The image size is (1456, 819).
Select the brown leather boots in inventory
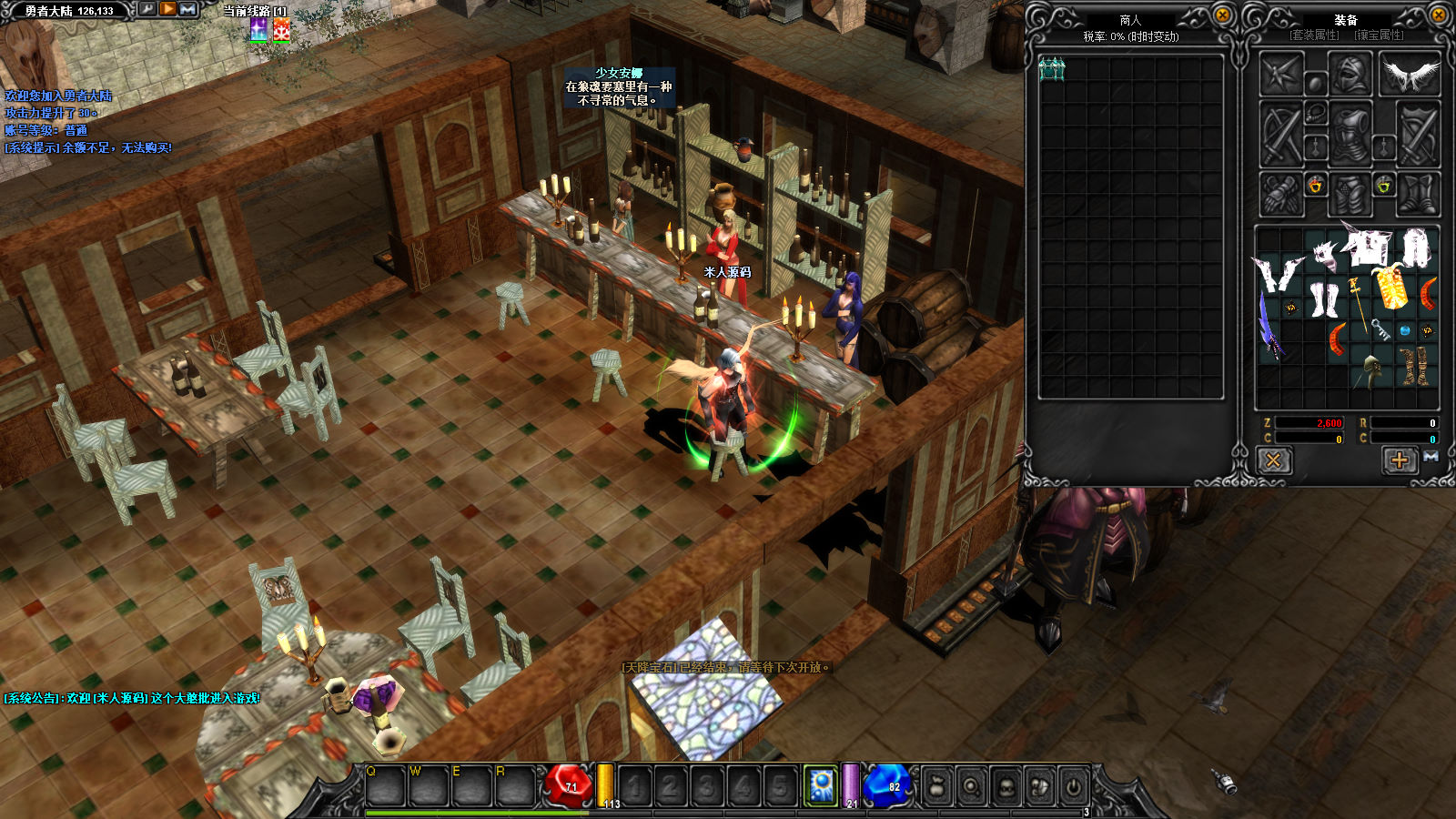pos(1413,366)
